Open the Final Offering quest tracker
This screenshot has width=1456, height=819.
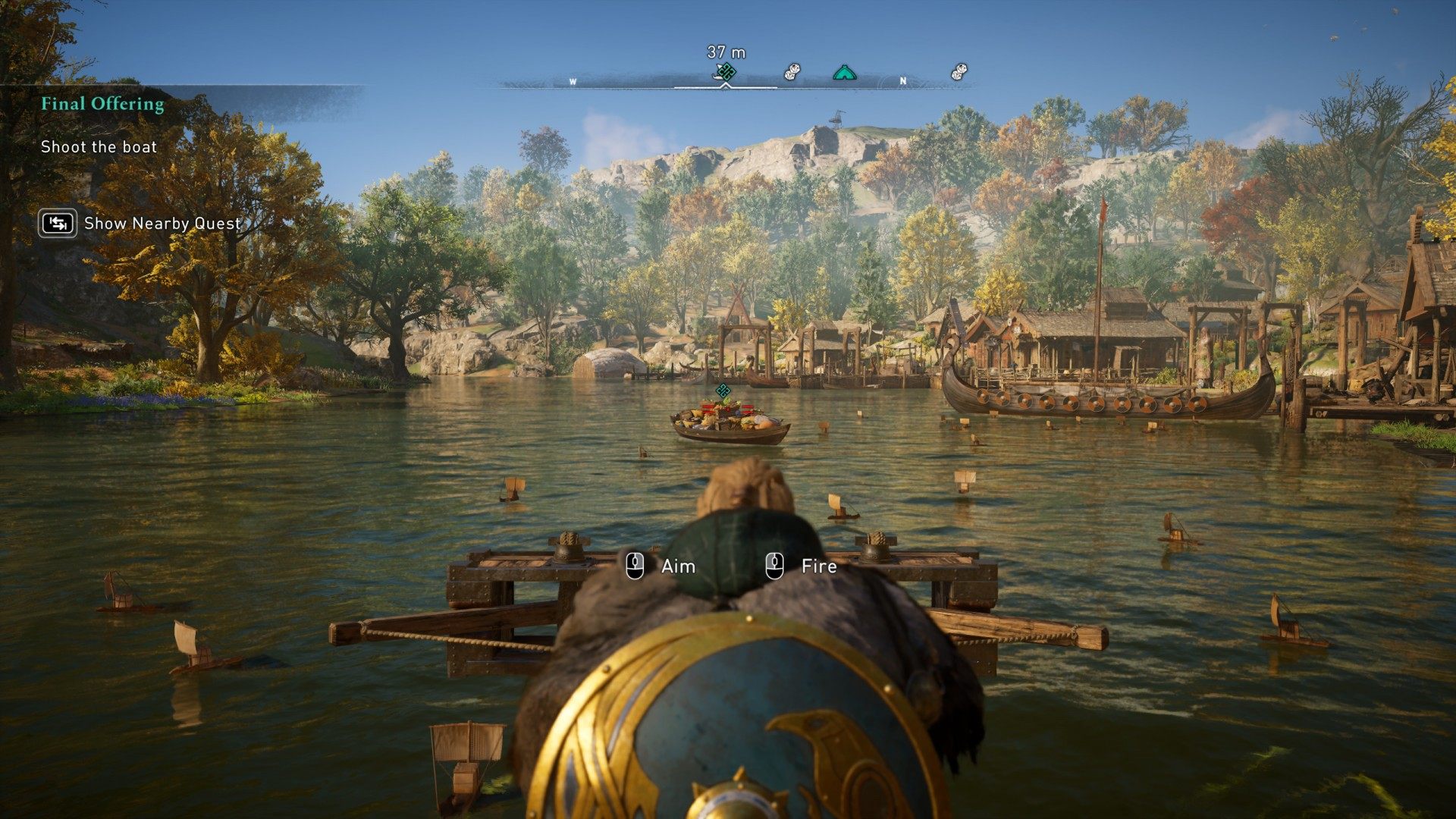point(102,104)
